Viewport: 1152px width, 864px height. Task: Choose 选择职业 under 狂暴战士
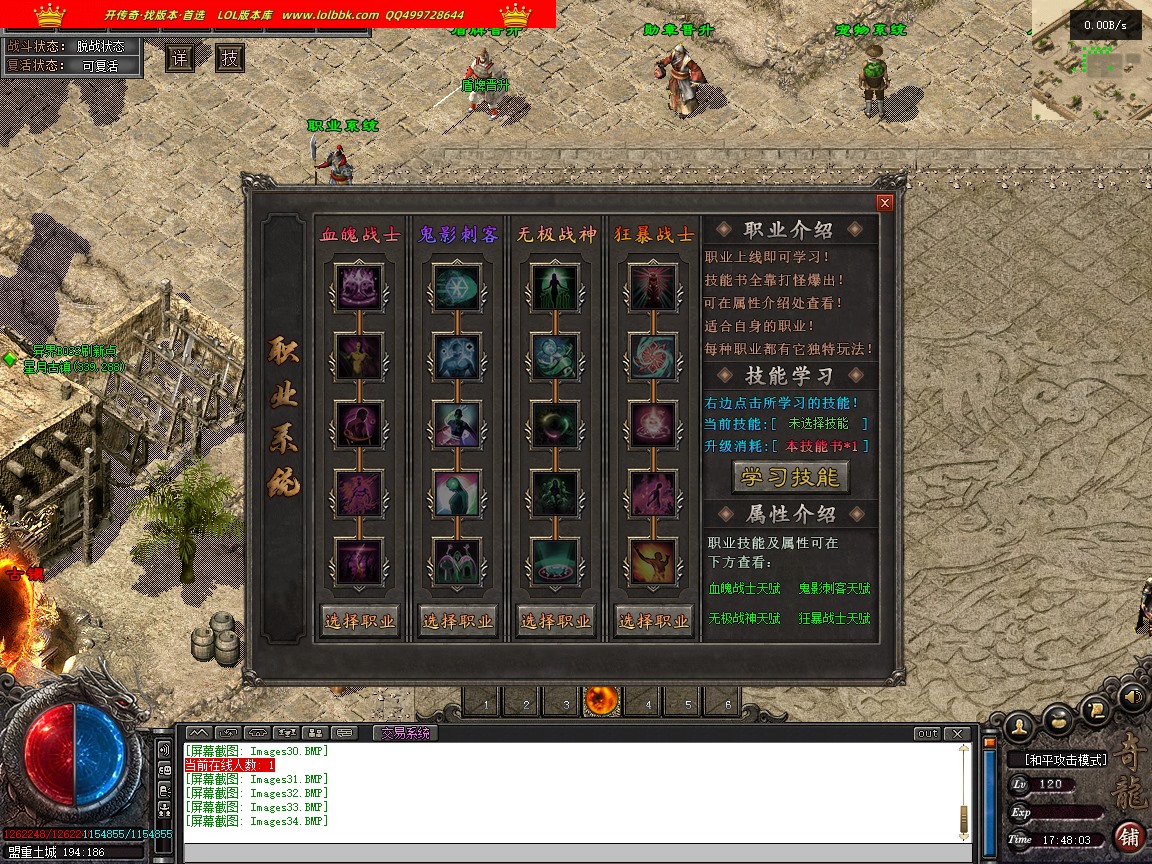pos(654,620)
